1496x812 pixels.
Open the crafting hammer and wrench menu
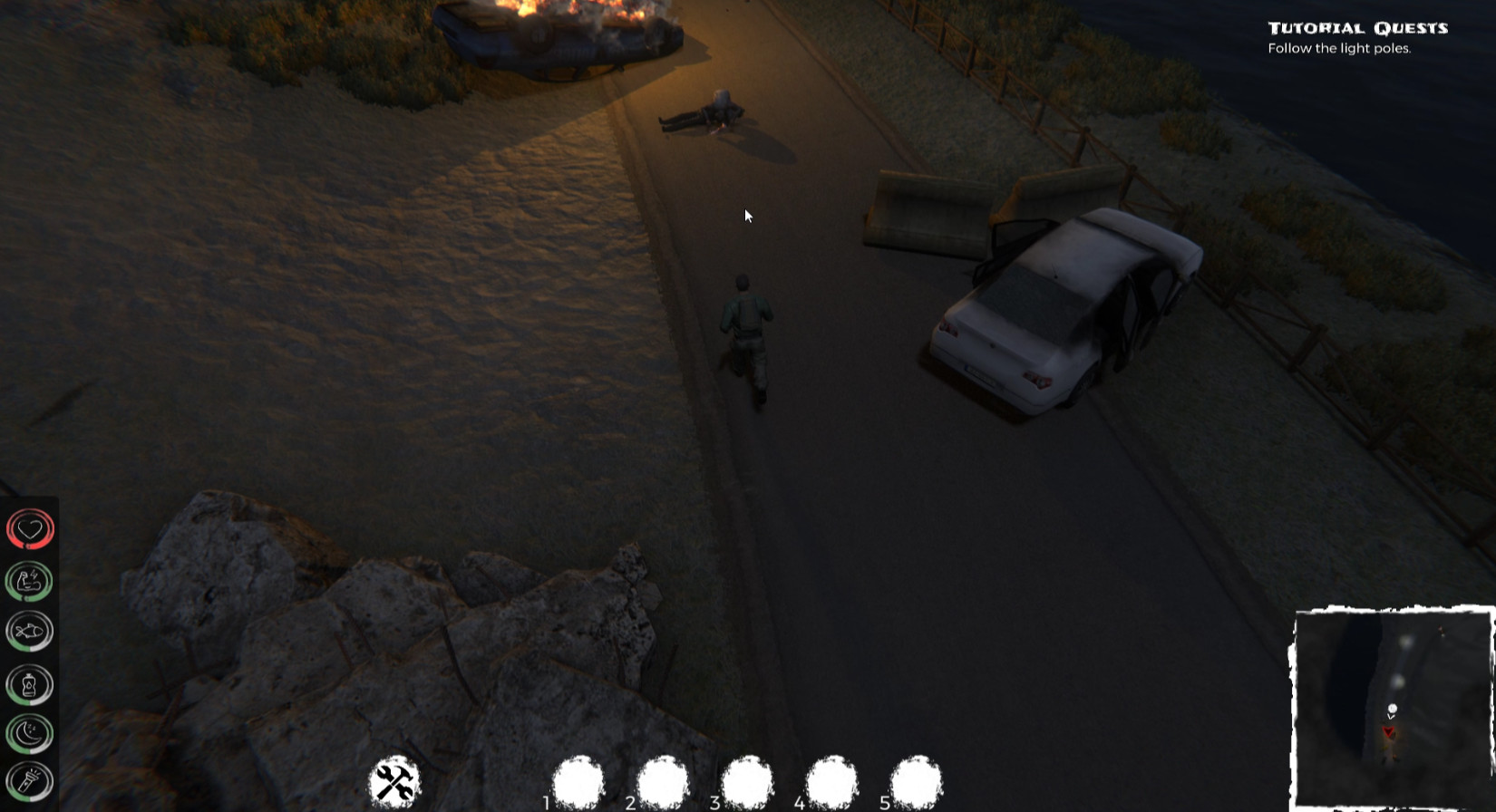coord(394,781)
